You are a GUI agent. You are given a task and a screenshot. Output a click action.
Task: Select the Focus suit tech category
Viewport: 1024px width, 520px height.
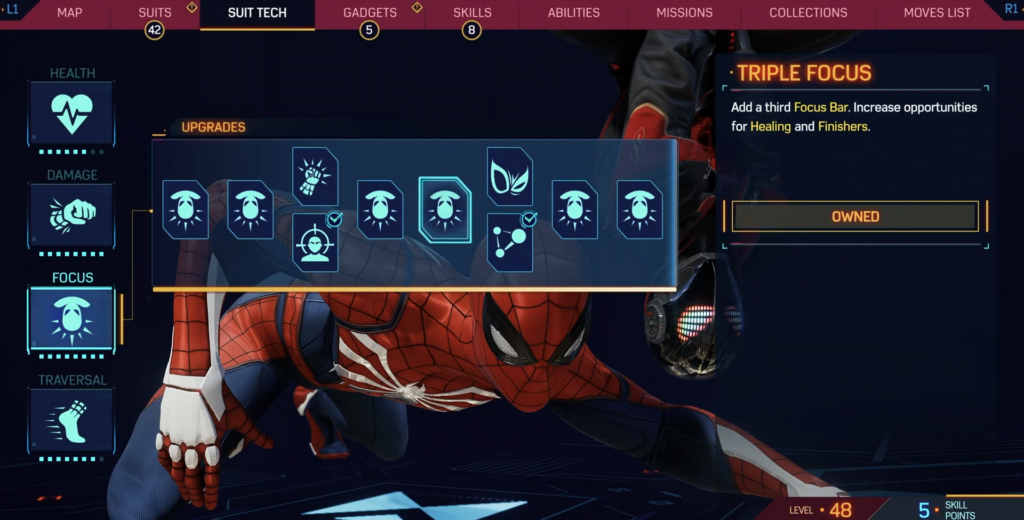coord(71,318)
